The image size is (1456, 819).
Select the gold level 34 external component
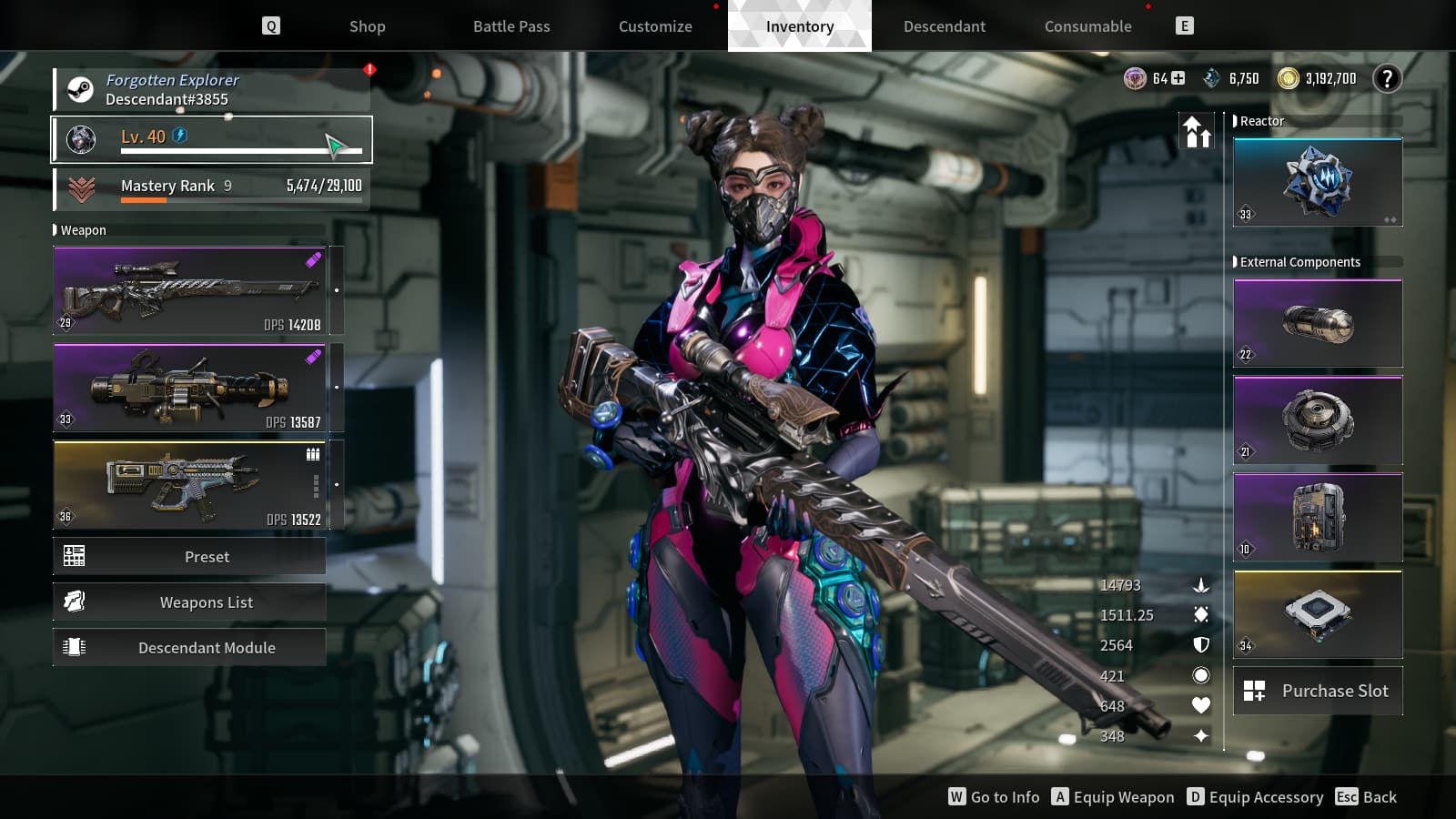coord(1317,615)
